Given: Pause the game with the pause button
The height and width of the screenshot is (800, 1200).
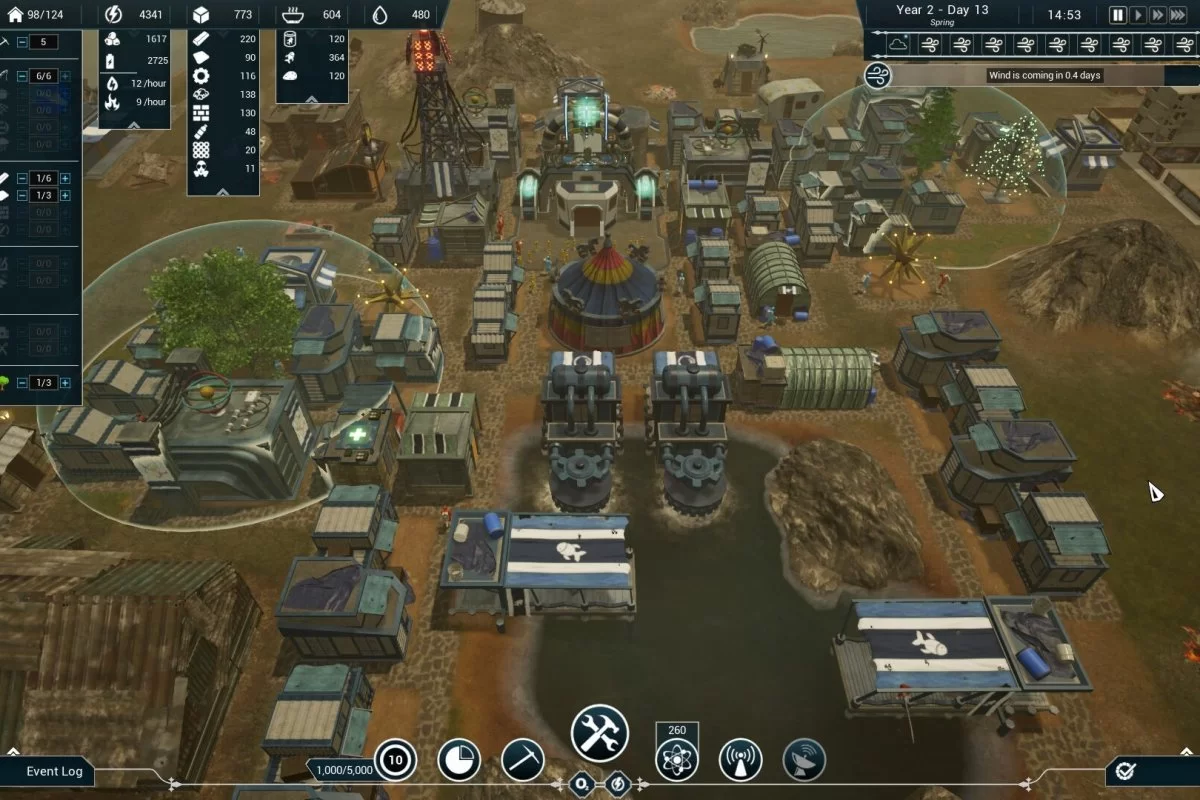Looking at the screenshot, I should (x=1118, y=15).
